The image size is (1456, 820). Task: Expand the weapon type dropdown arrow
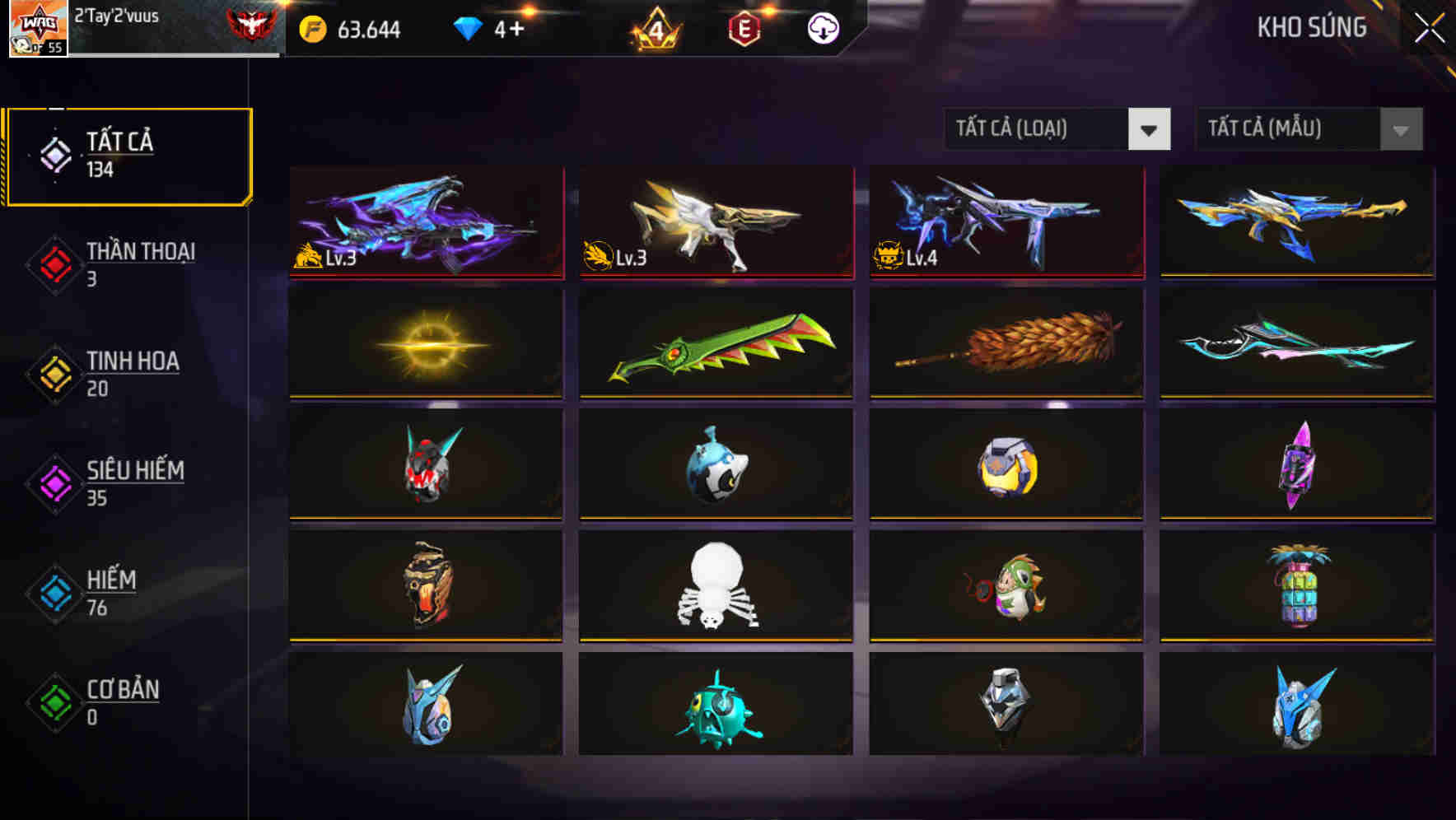tap(1151, 129)
